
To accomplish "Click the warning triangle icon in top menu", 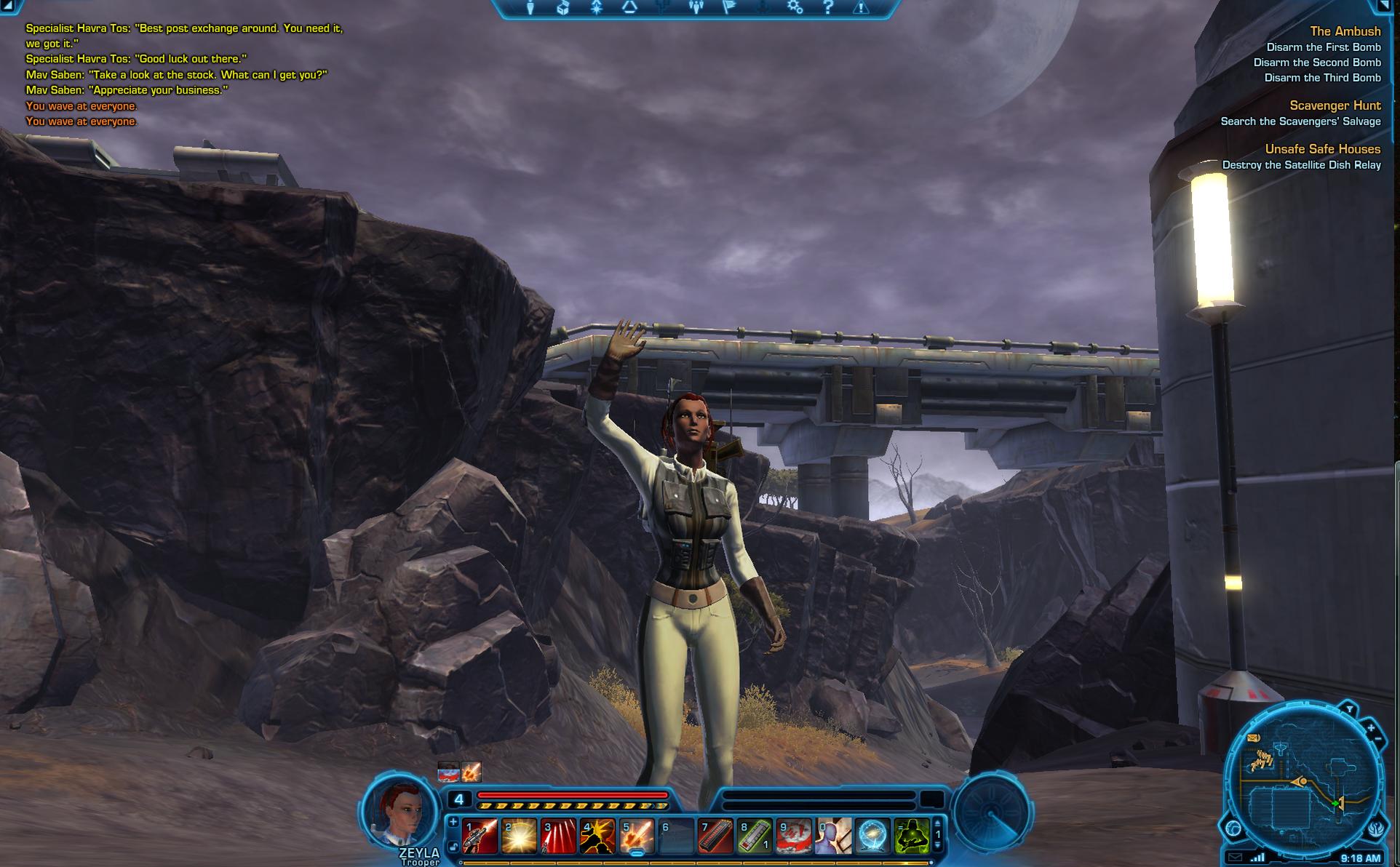I will [x=861, y=8].
